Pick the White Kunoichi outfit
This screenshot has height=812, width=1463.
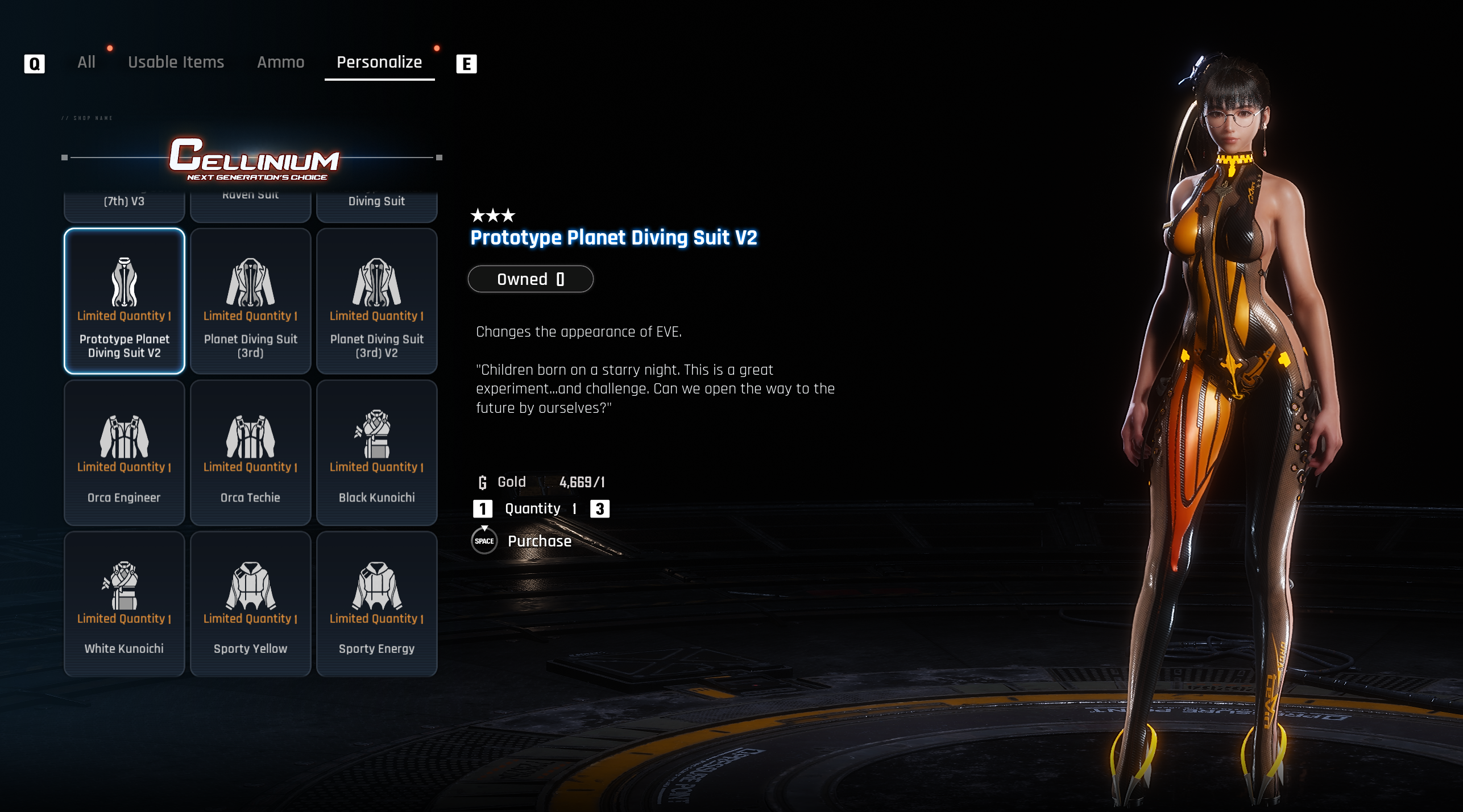click(125, 603)
